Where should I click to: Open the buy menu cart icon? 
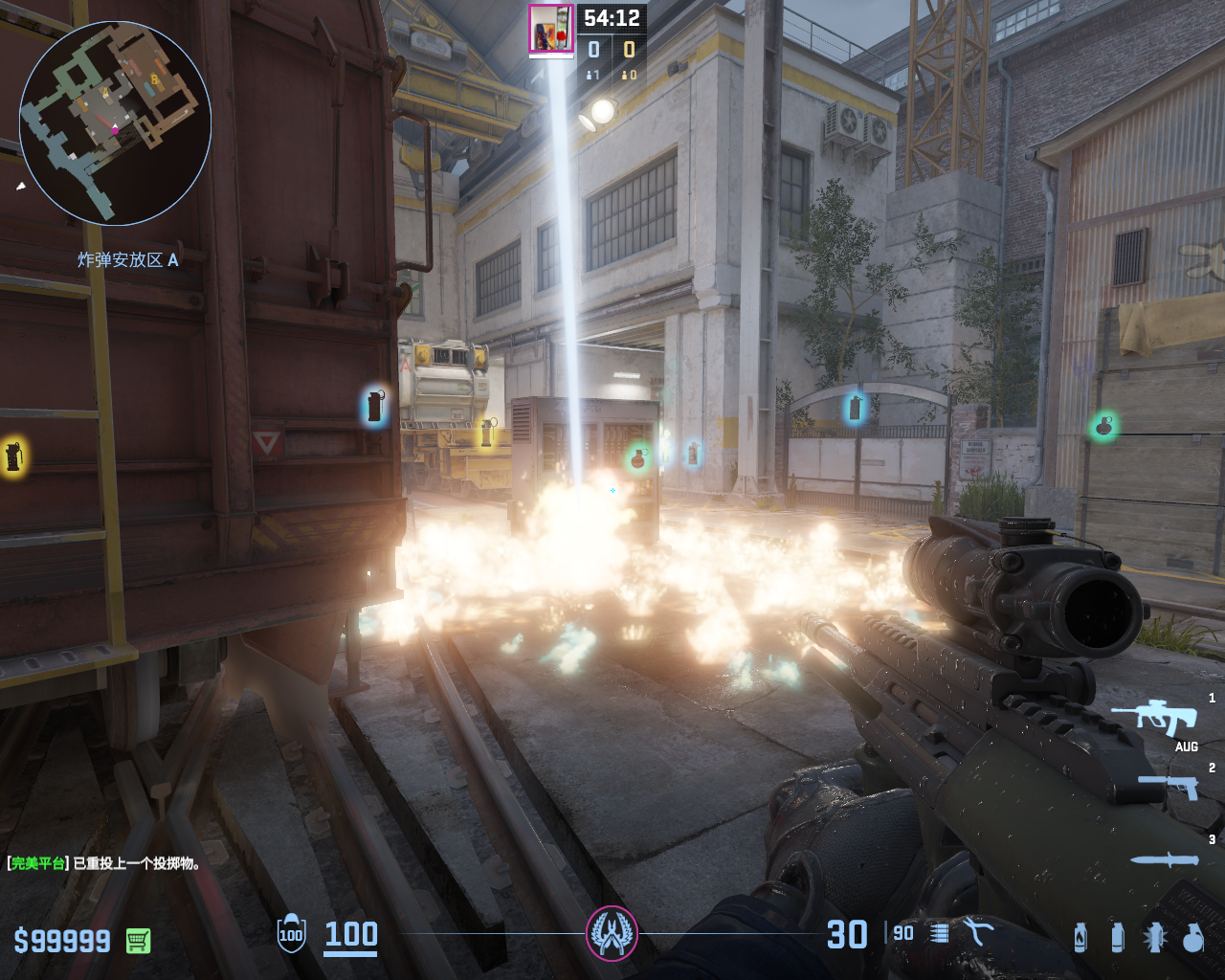point(138,941)
